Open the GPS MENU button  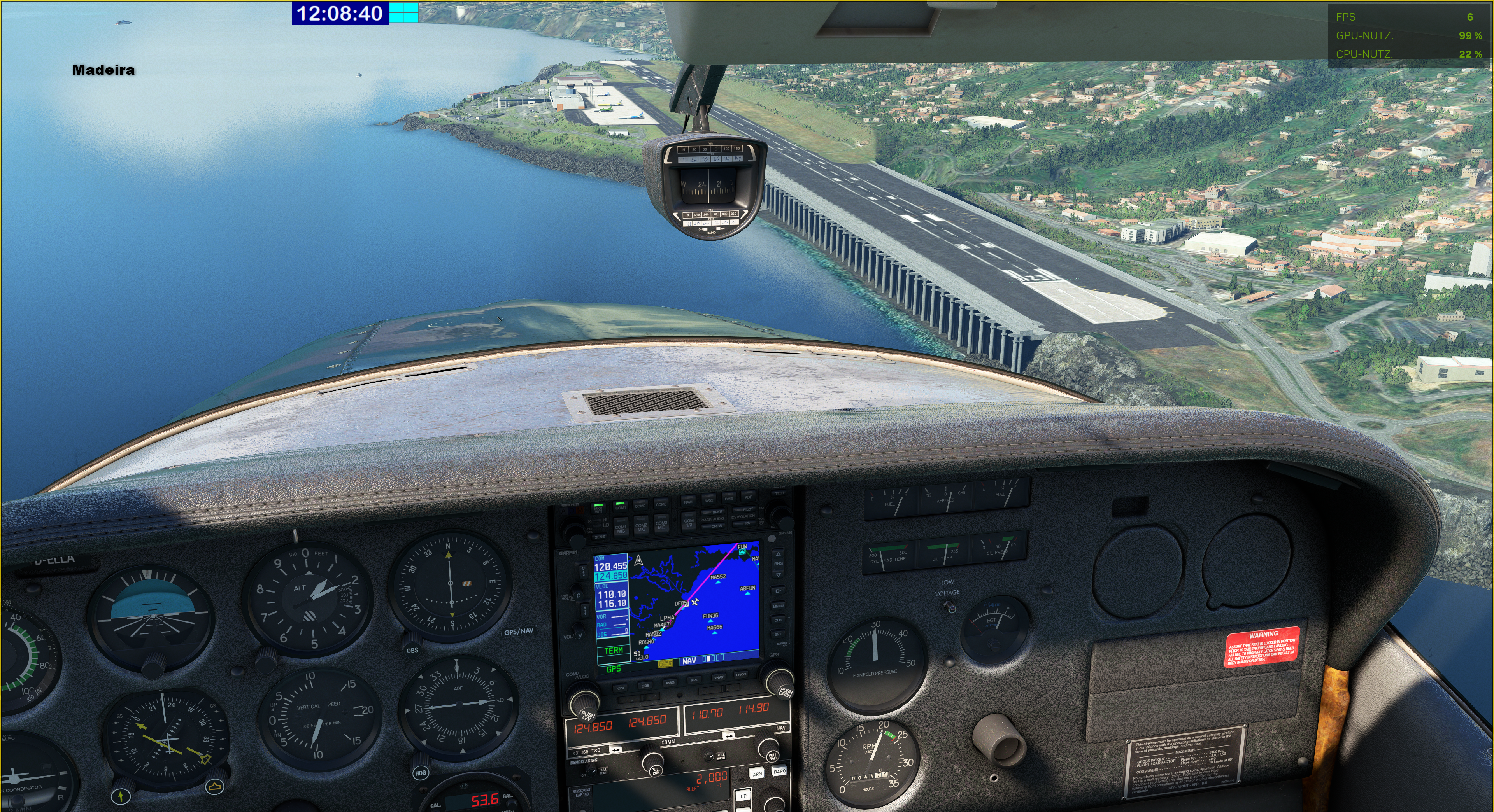click(x=778, y=605)
